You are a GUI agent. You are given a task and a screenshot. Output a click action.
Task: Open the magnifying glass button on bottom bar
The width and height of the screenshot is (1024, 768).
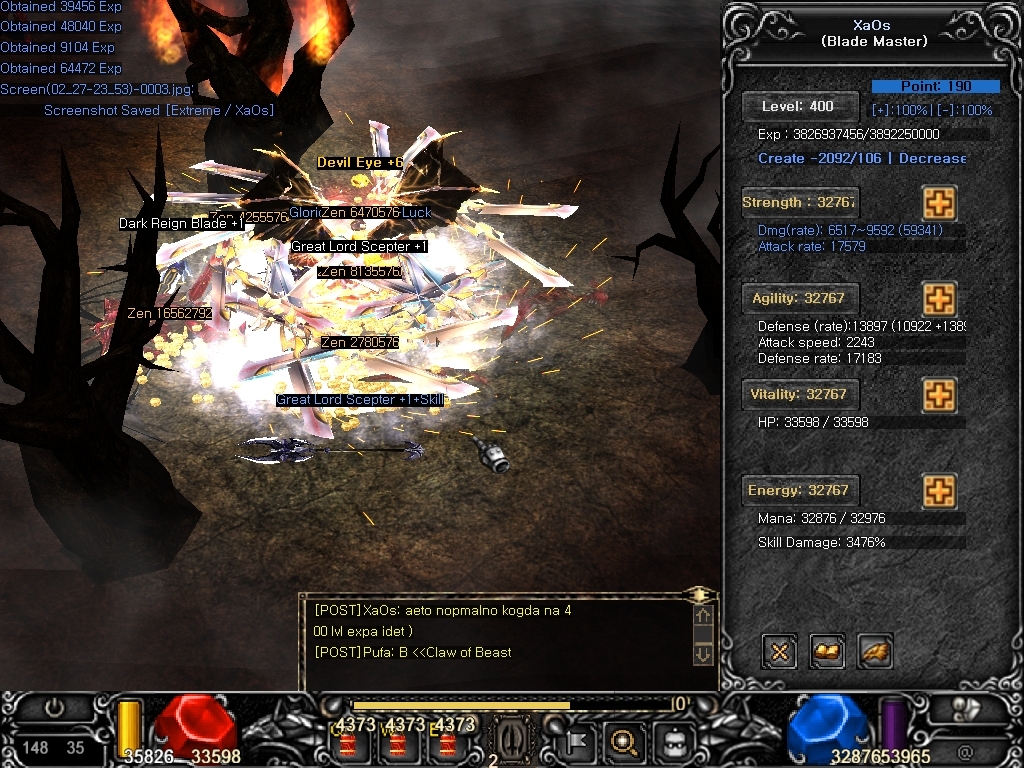(624, 741)
